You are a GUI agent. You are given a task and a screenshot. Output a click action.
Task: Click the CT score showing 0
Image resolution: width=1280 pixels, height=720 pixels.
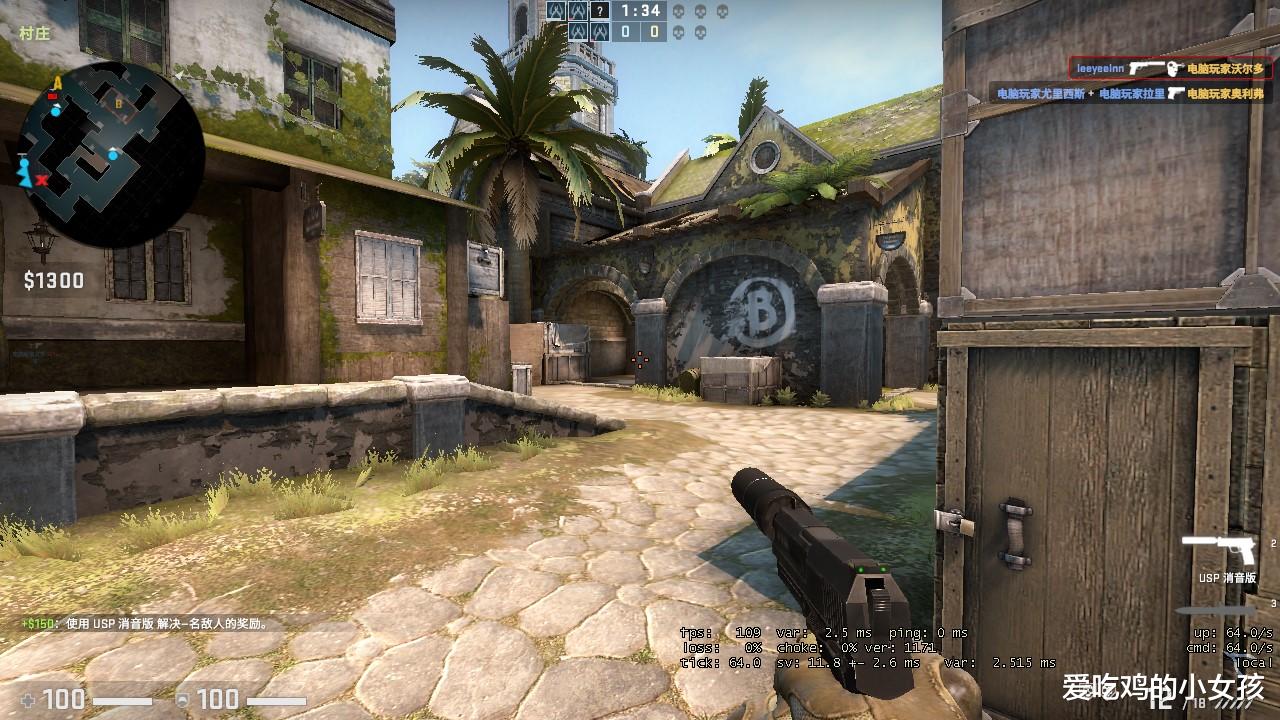pyautogui.click(x=625, y=31)
